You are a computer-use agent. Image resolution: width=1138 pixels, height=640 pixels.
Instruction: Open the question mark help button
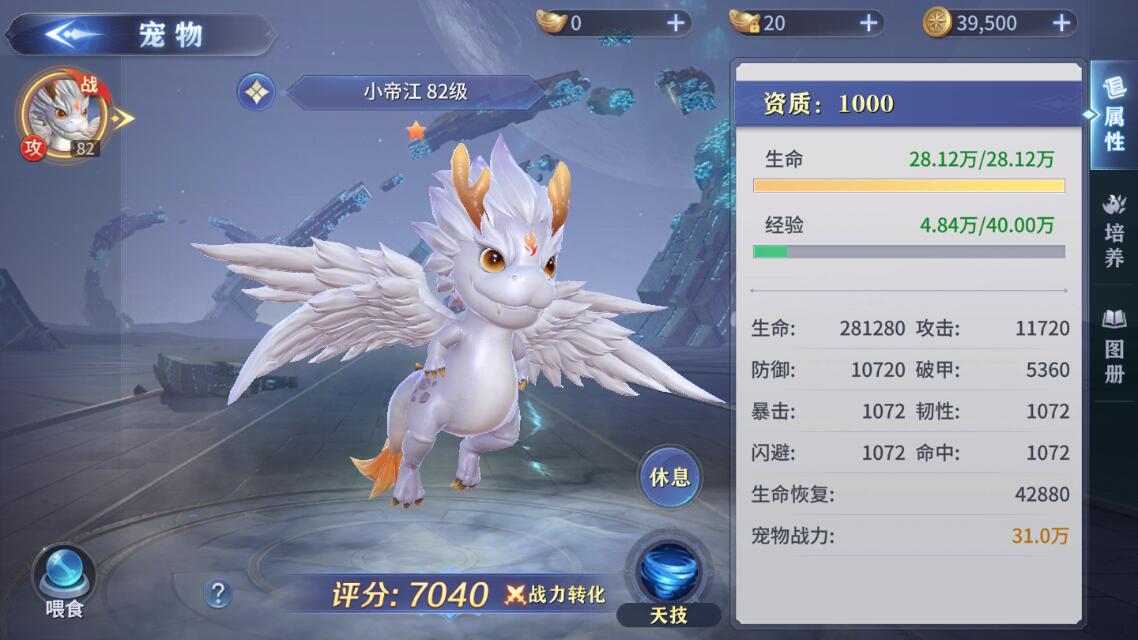tap(218, 594)
